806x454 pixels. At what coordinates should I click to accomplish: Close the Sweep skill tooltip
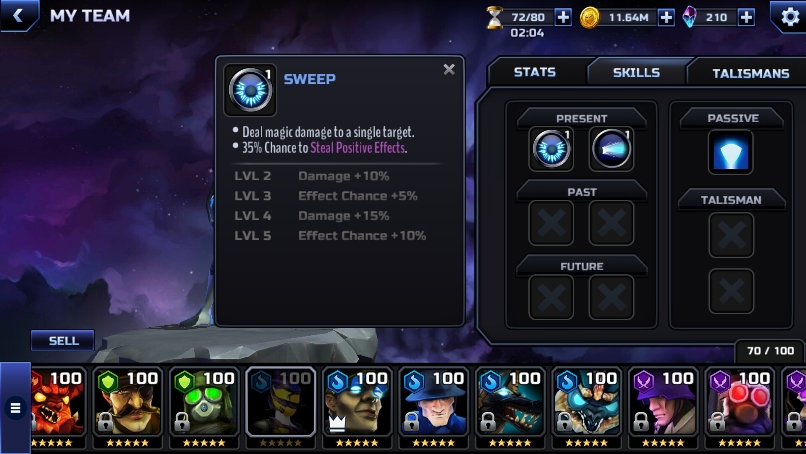point(449,70)
